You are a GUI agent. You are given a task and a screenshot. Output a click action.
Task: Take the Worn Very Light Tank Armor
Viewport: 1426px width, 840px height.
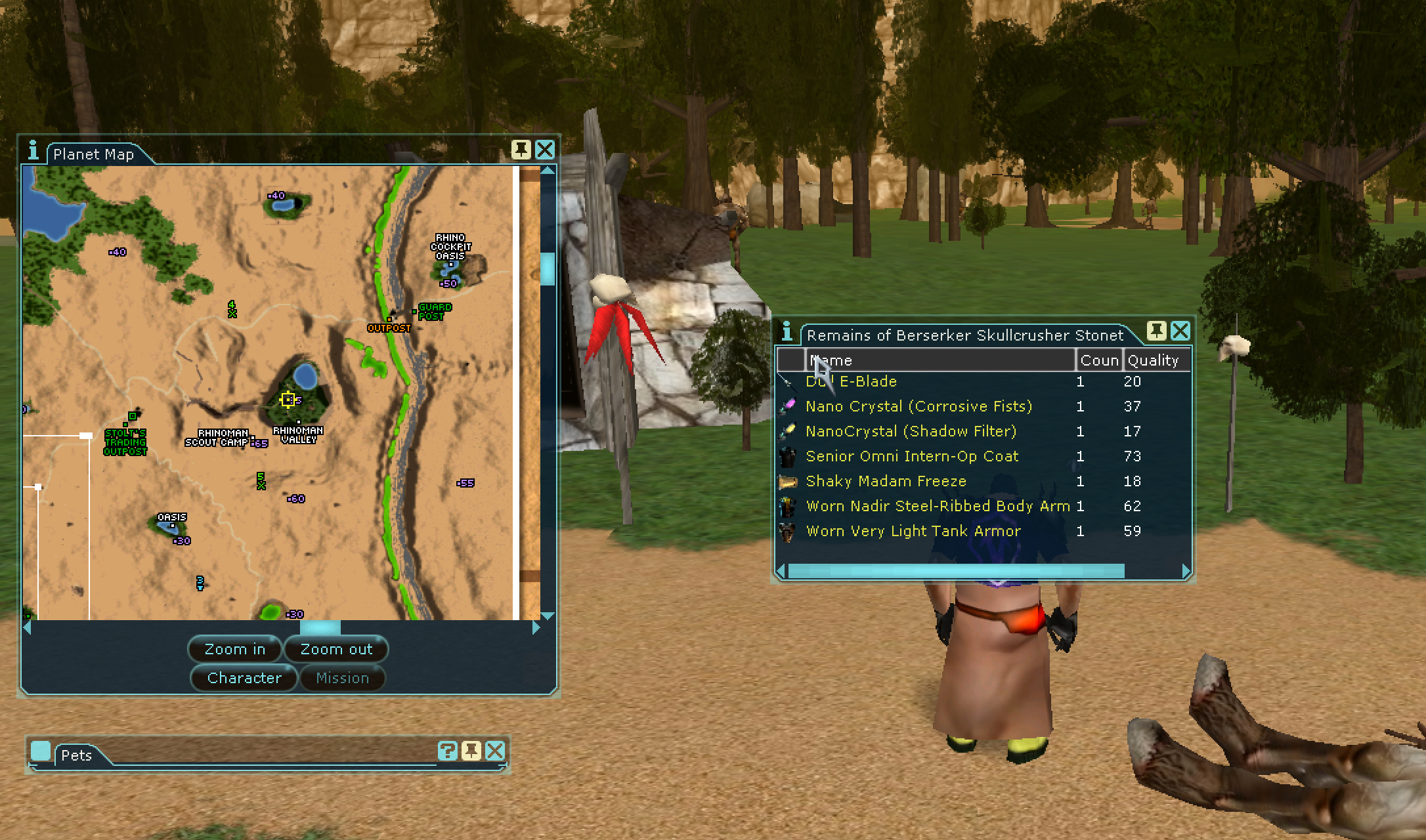click(x=913, y=531)
